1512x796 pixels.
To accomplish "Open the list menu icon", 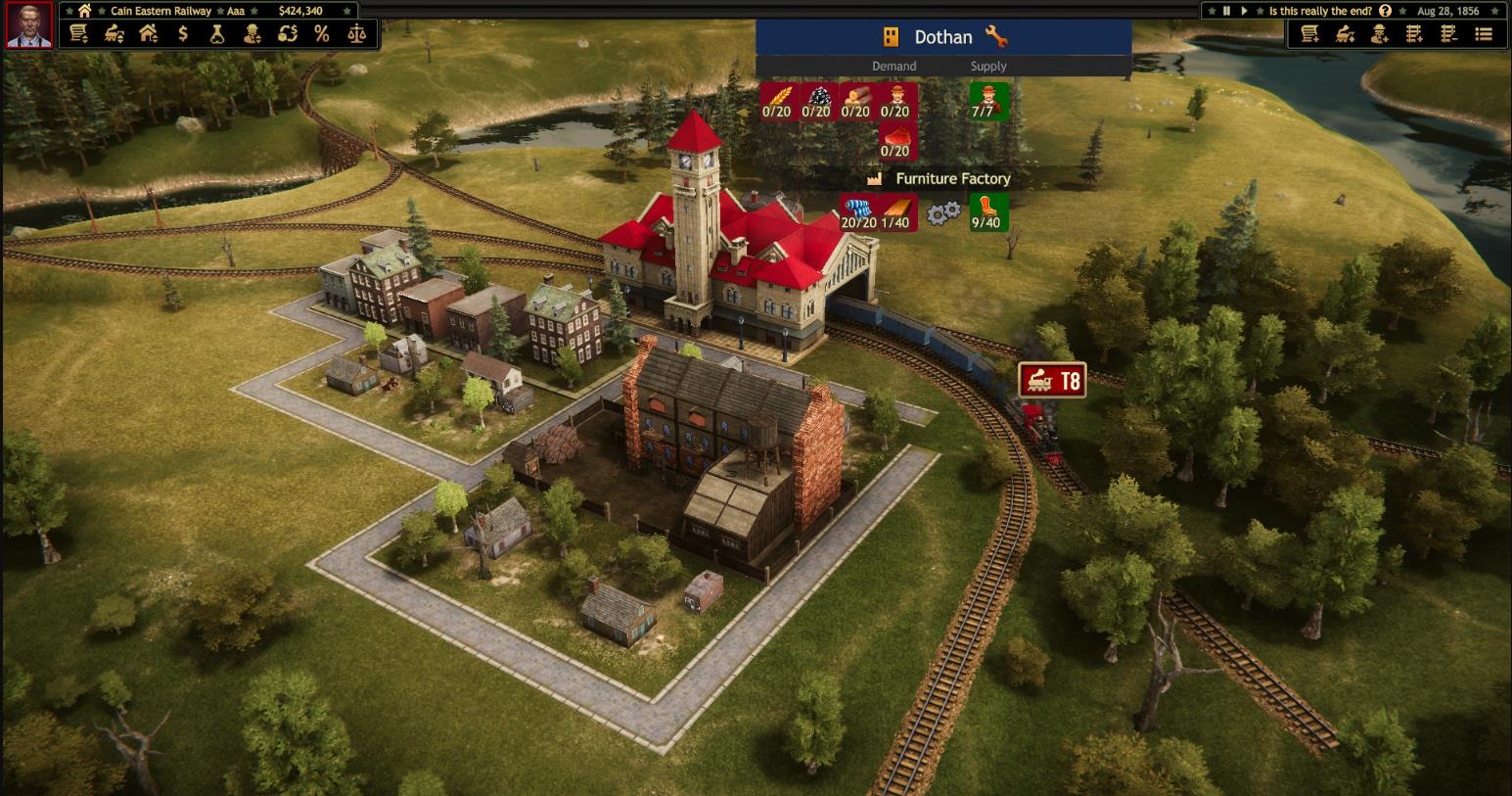I will coord(1484,34).
